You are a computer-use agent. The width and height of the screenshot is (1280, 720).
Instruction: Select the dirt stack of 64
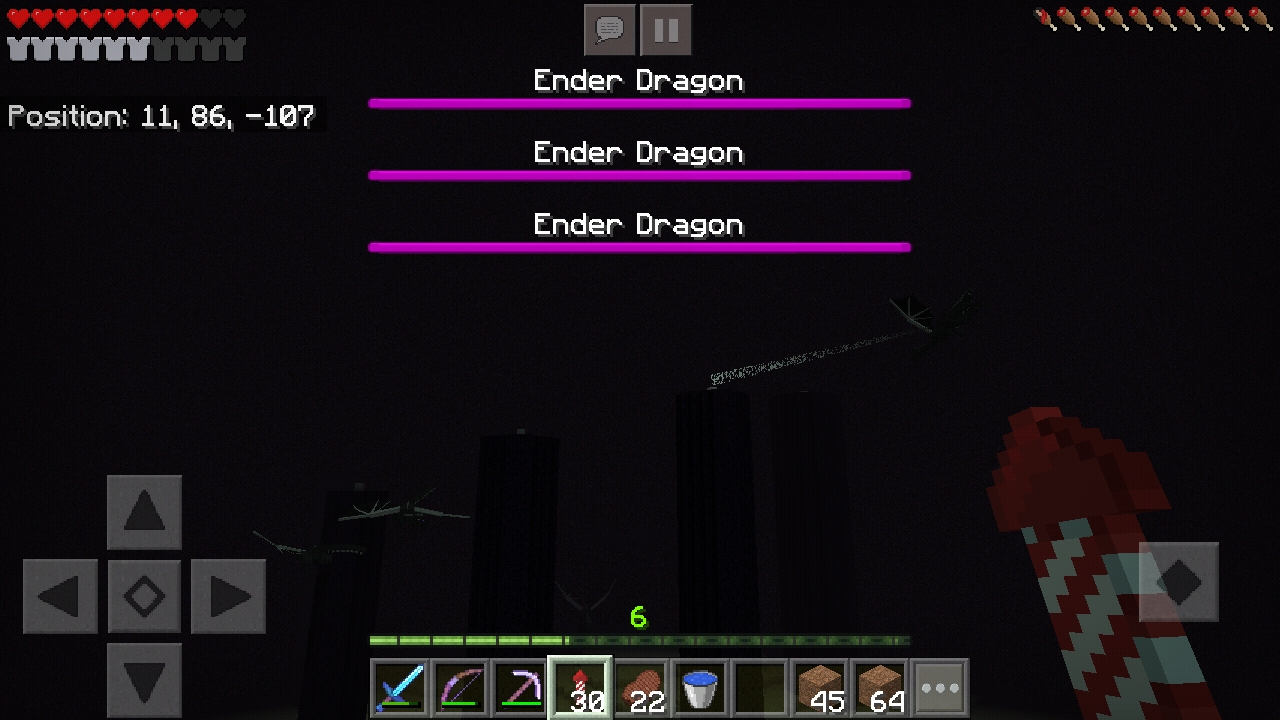click(x=880, y=687)
